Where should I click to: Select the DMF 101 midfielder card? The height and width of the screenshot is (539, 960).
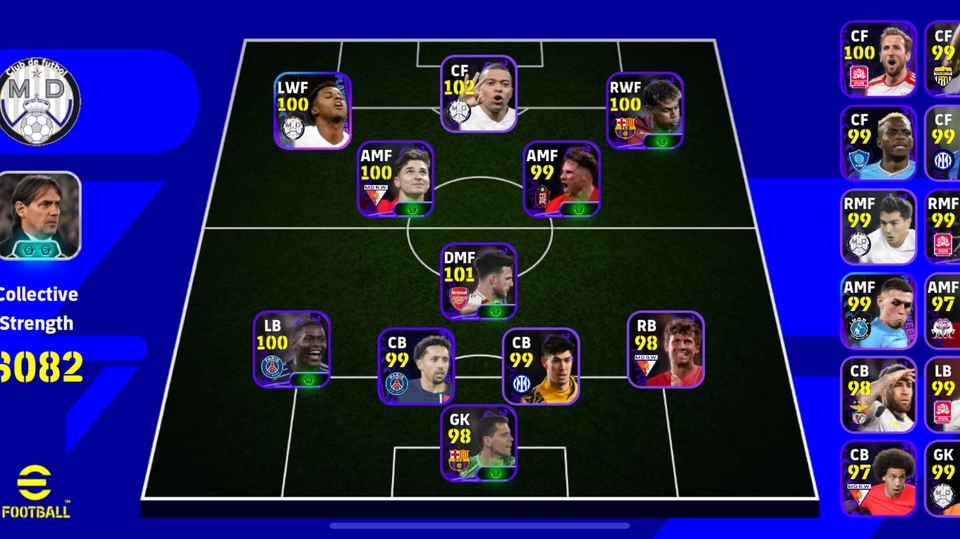[479, 281]
